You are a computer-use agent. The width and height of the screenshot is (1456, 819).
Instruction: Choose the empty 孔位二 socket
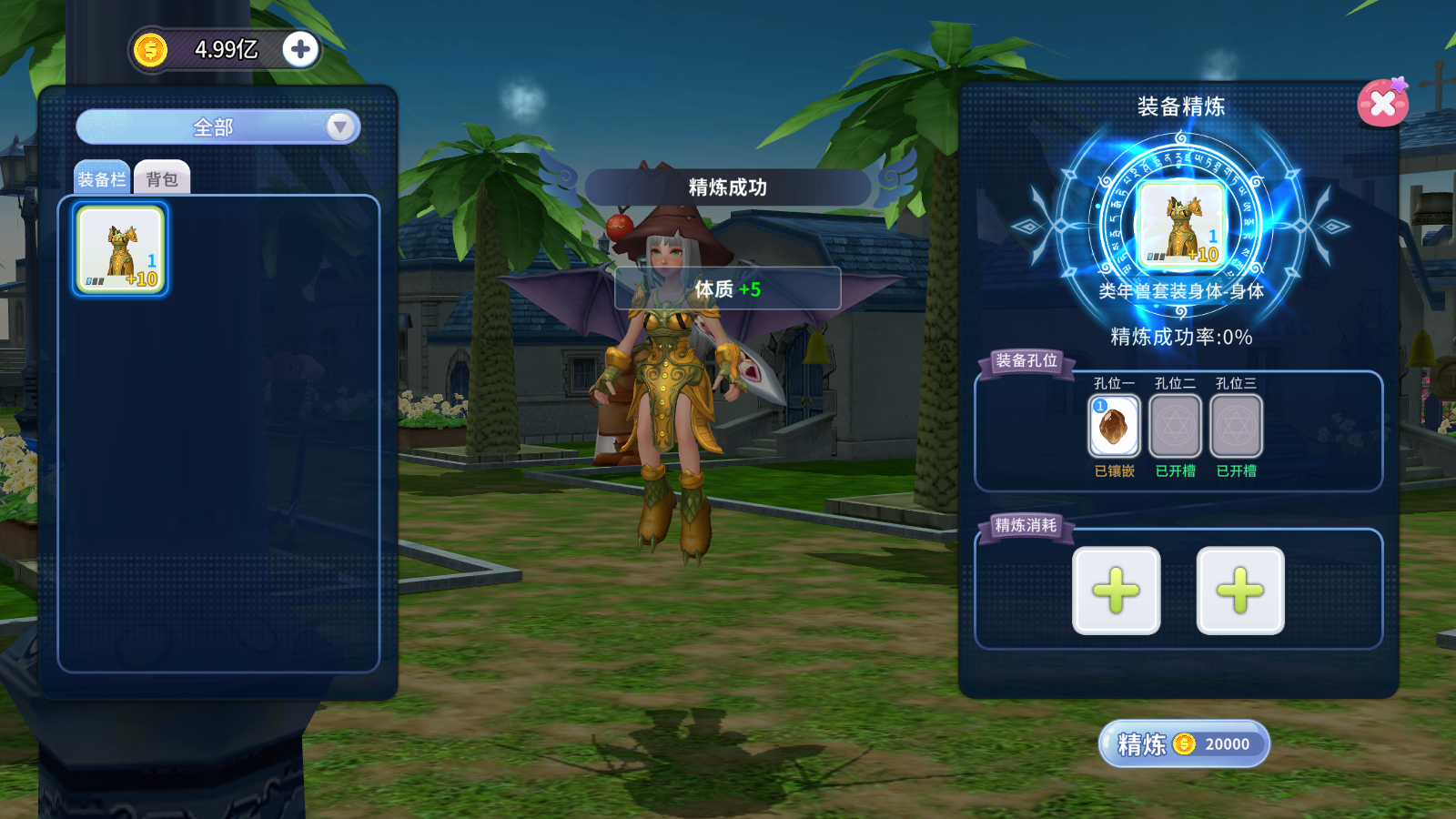tap(1175, 426)
